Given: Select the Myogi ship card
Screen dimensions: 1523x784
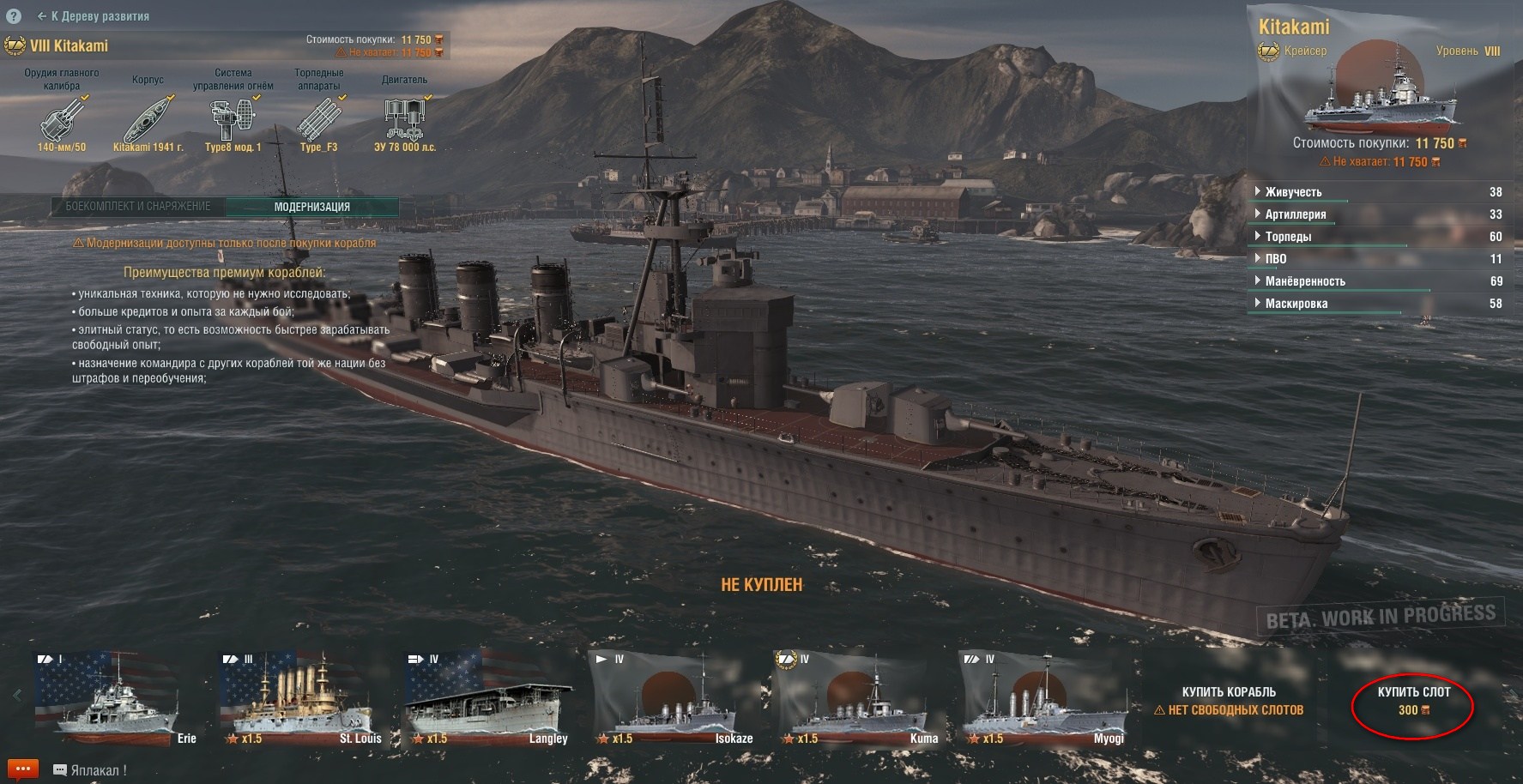Looking at the screenshot, I should pyautogui.click(x=1042, y=699).
